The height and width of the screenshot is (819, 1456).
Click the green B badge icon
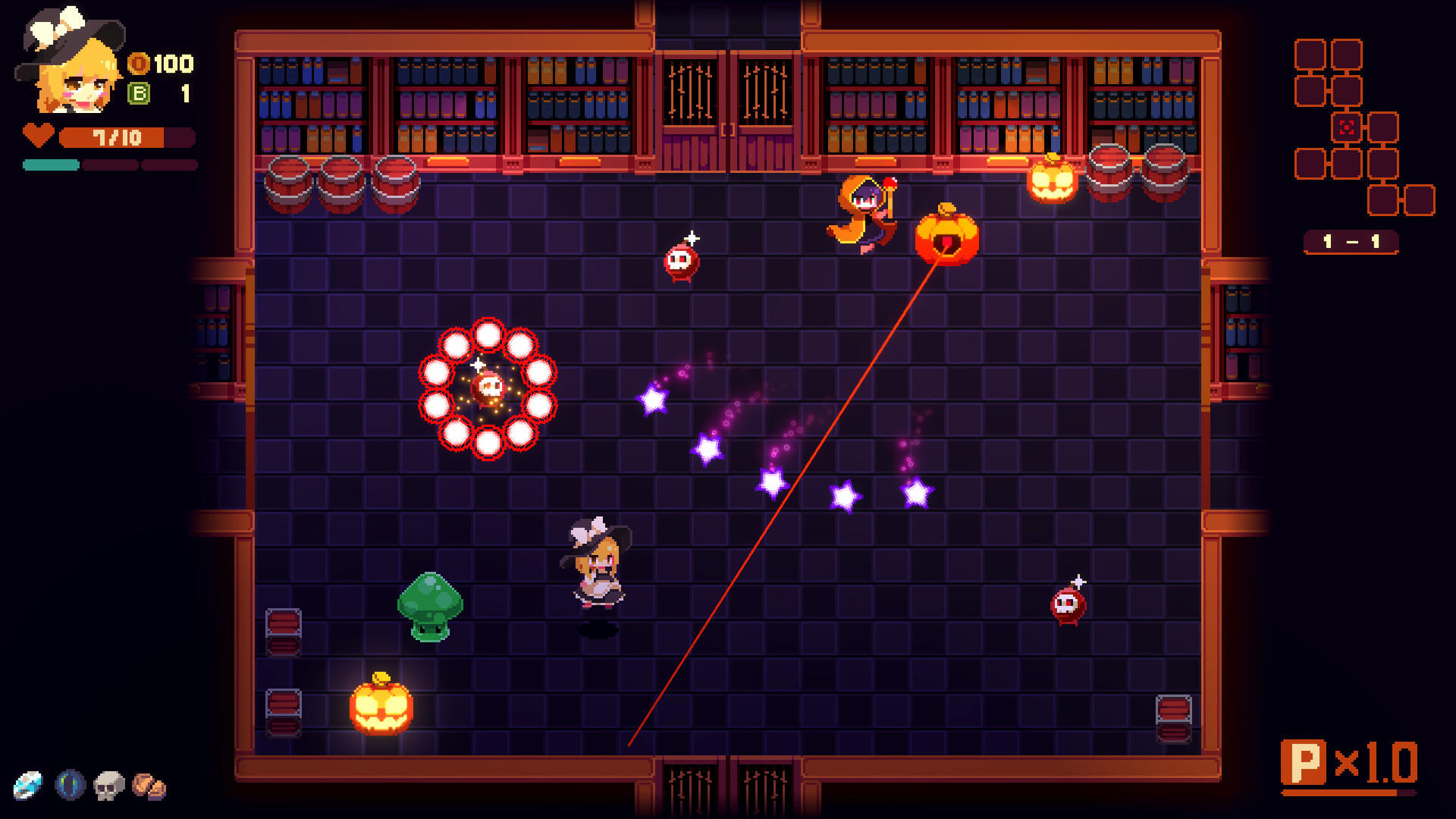click(140, 95)
